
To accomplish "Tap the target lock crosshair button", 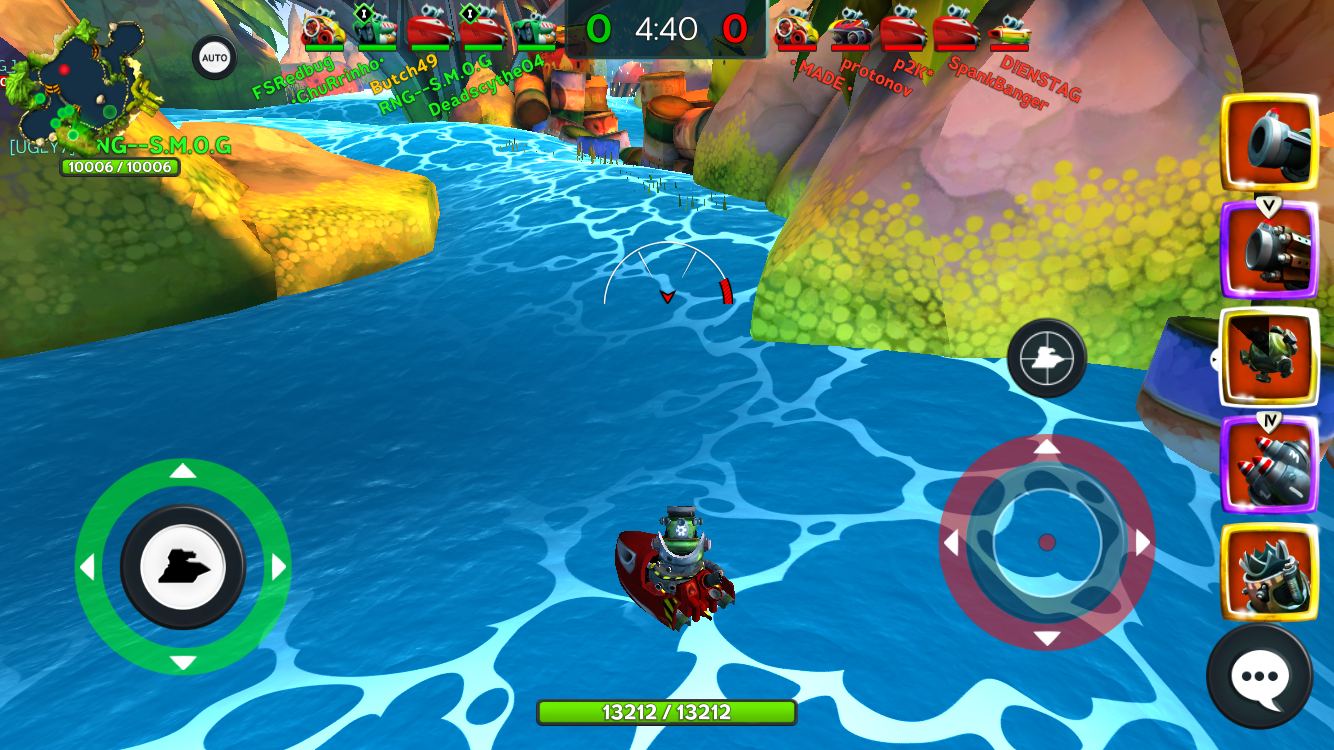I will pos(1046,357).
